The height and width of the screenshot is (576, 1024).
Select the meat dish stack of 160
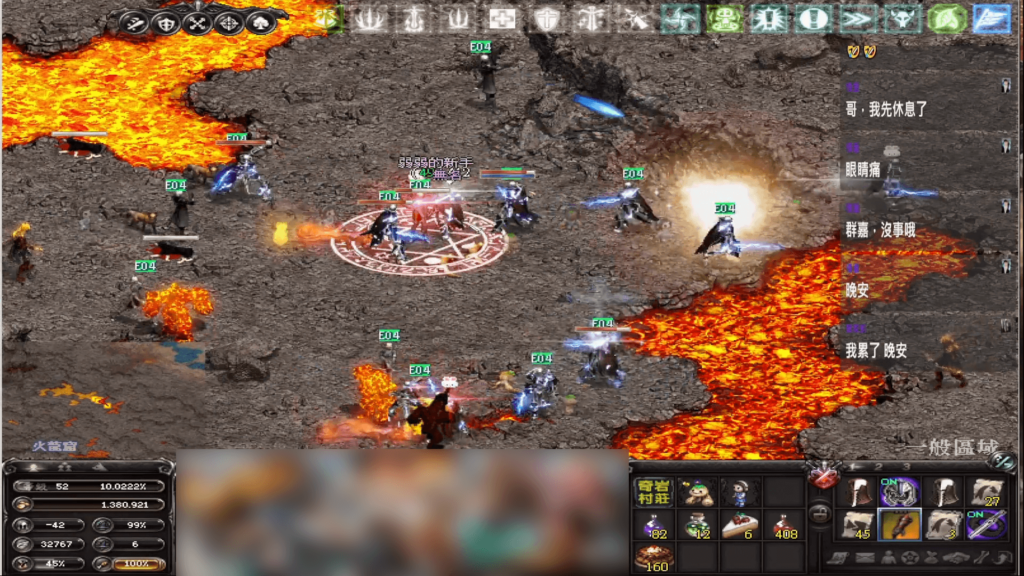pos(653,558)
